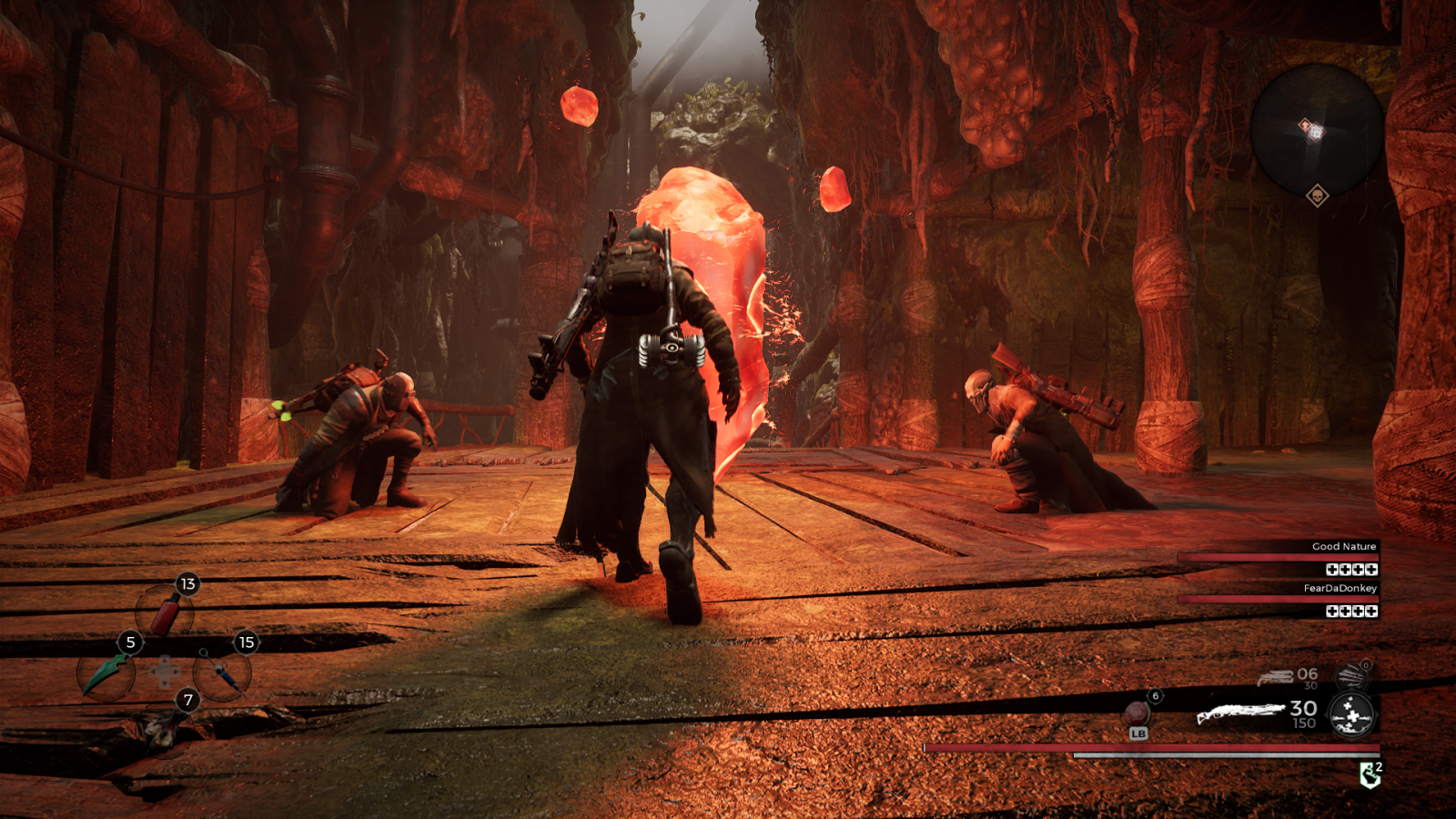Viewport: 1456px width, 819px height.
Task: Activate the healing weapon mod icon
Action: pyautogui.click(x=1351, y=714)
